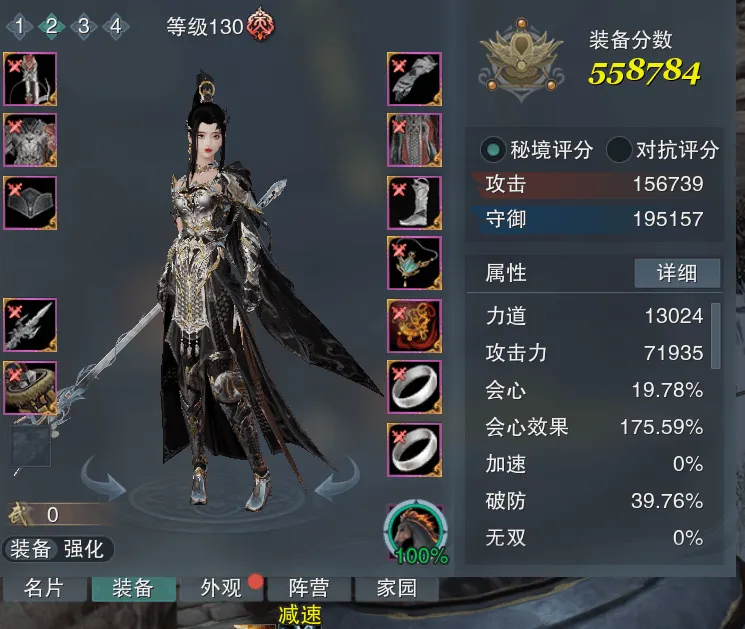Go to the 家园 home tab
This screenshot has width=745, height=629.
click(398, 588)
